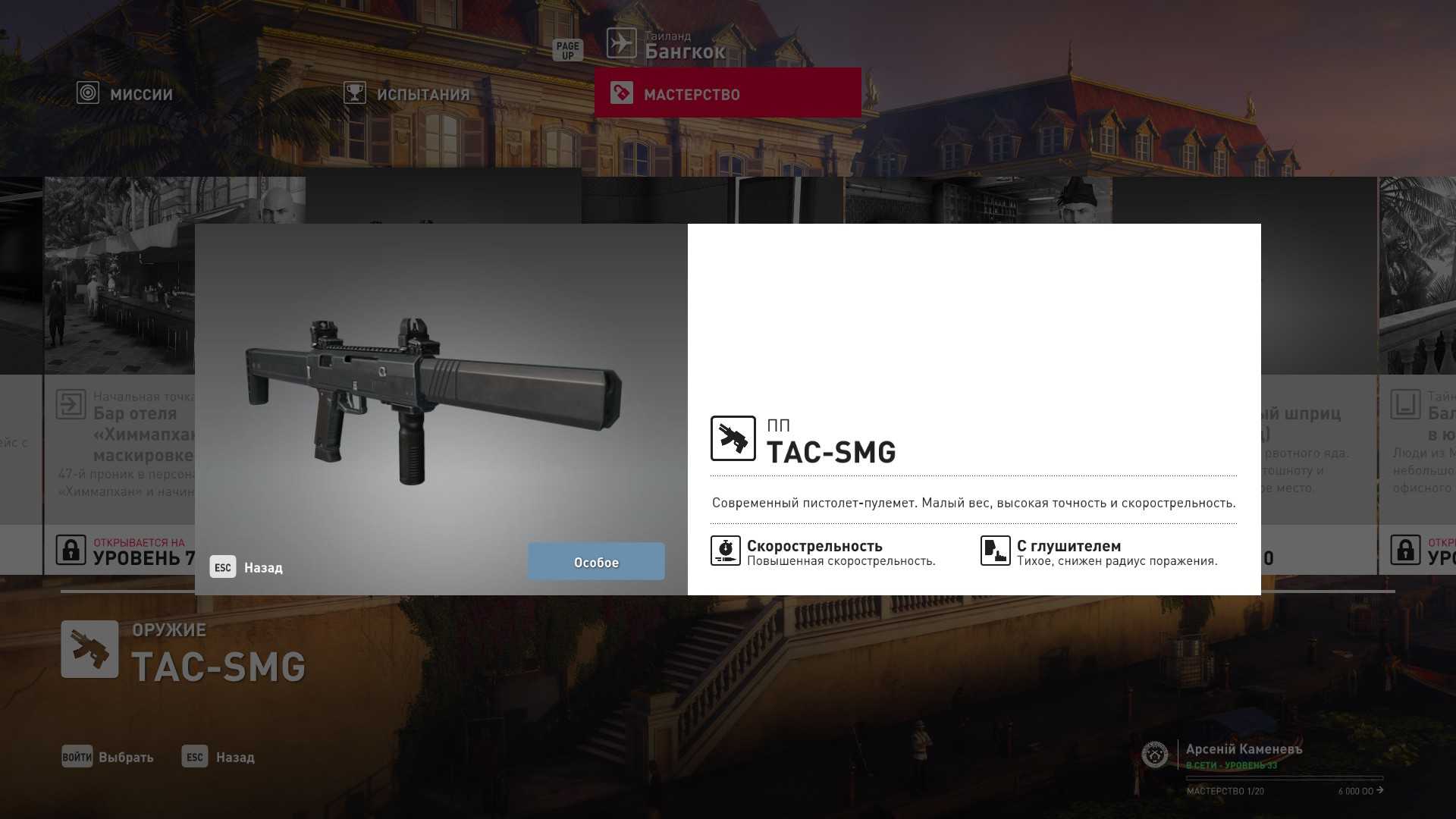Click the Выбрать option in the bottom bar
1456x819 pixels.
(108, 757)
